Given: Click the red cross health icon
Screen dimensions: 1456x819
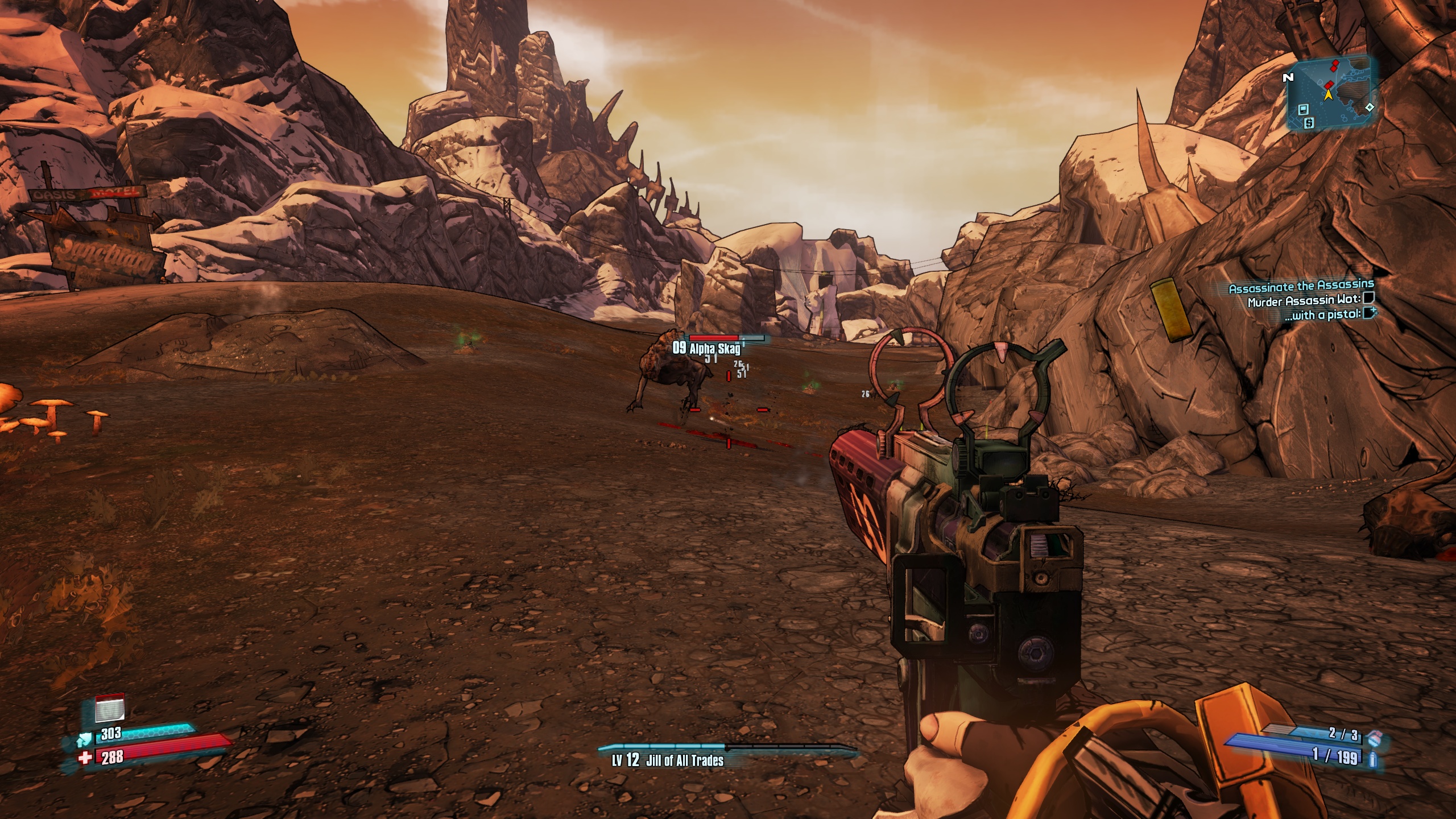Looking at the screenshot, I should click(x=85, y=758).
